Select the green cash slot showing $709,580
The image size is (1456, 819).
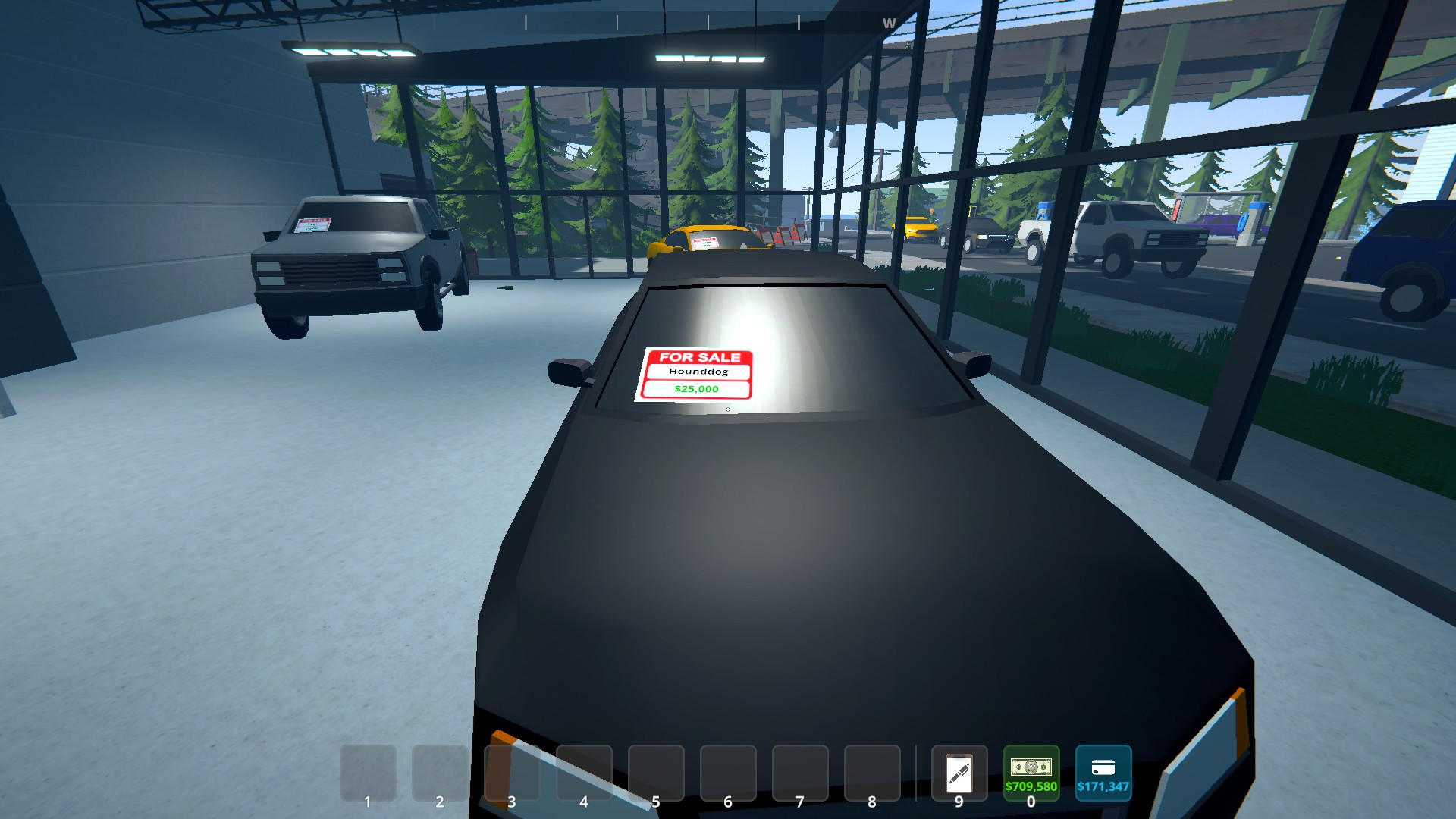[1031, 773]
